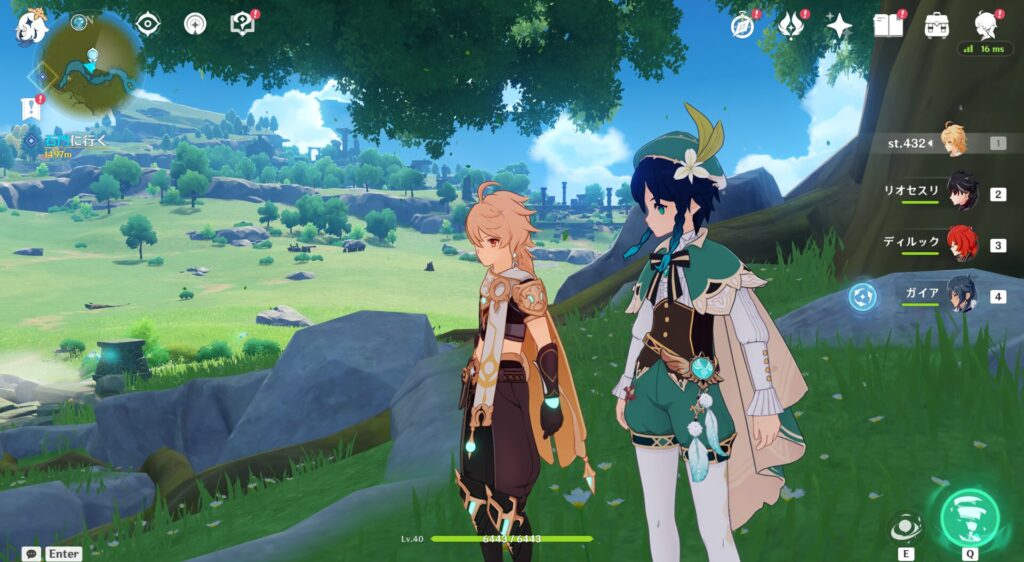
Task: Open the Paimon main menu
Action: click(x=31, y=27)
